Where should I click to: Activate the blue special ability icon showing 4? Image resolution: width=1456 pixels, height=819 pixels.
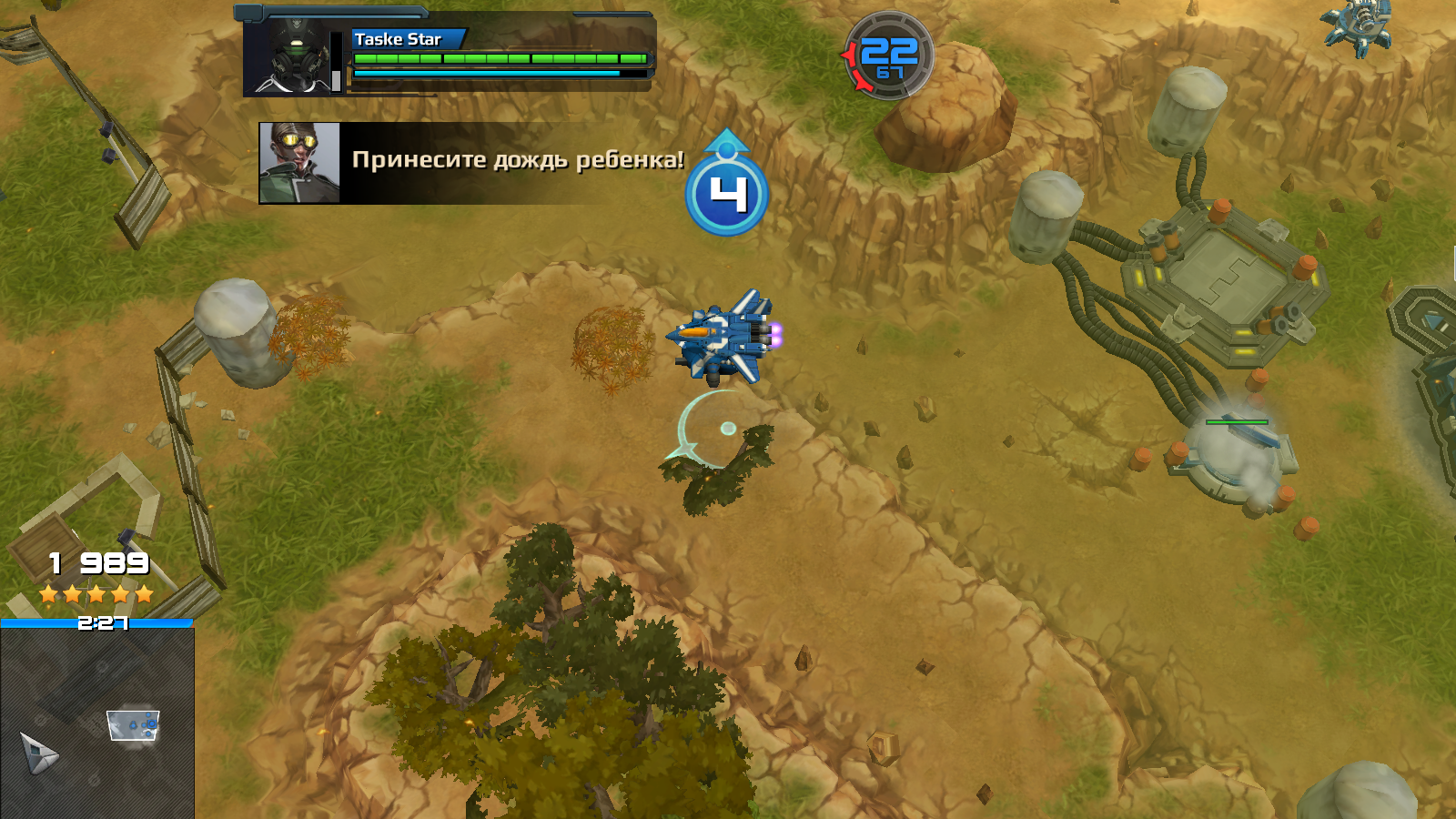(726, 194)
